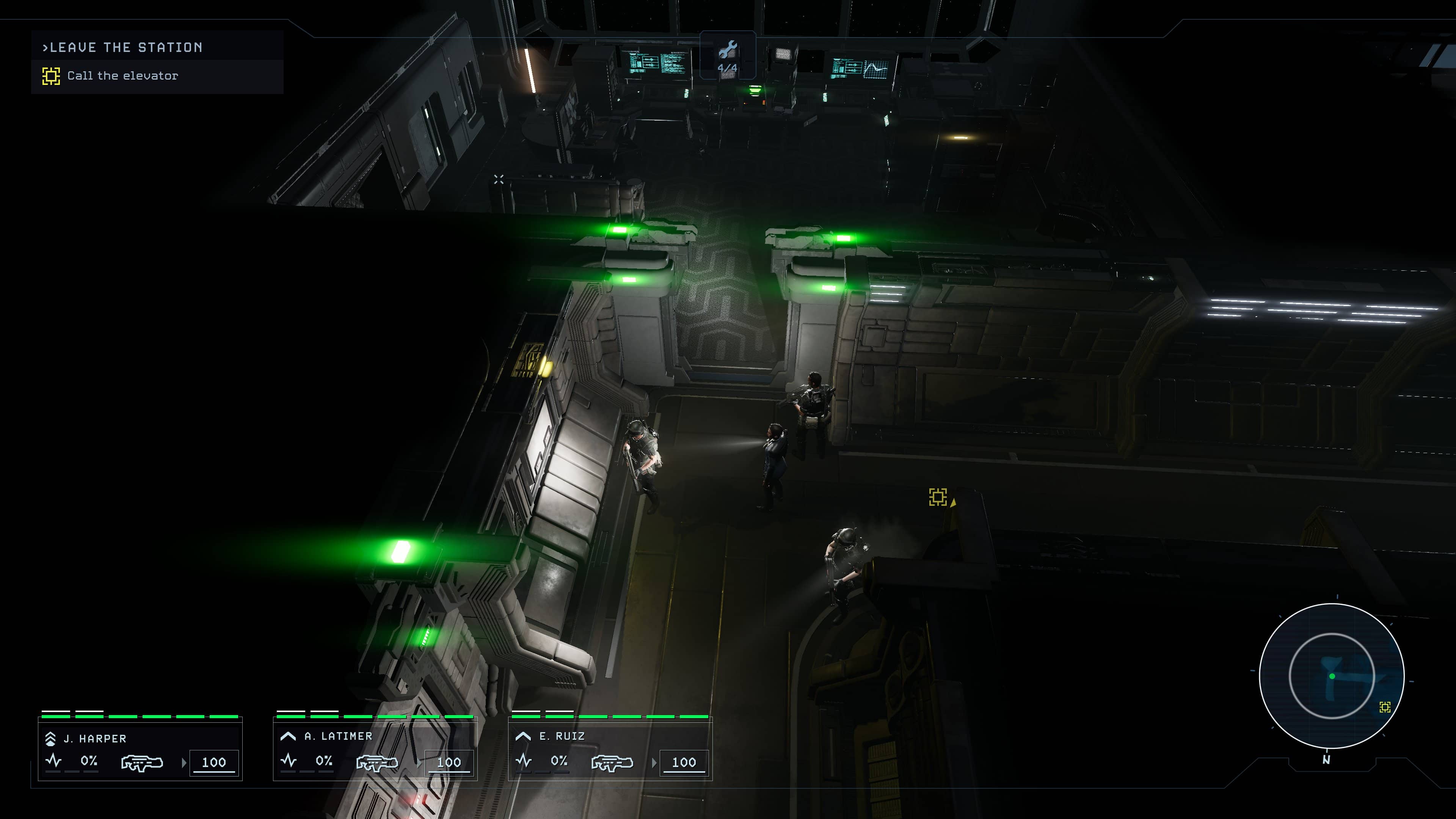1456x819 pixels.
Task: Click the Call the elevator objective
Action: tap(122, 76)
